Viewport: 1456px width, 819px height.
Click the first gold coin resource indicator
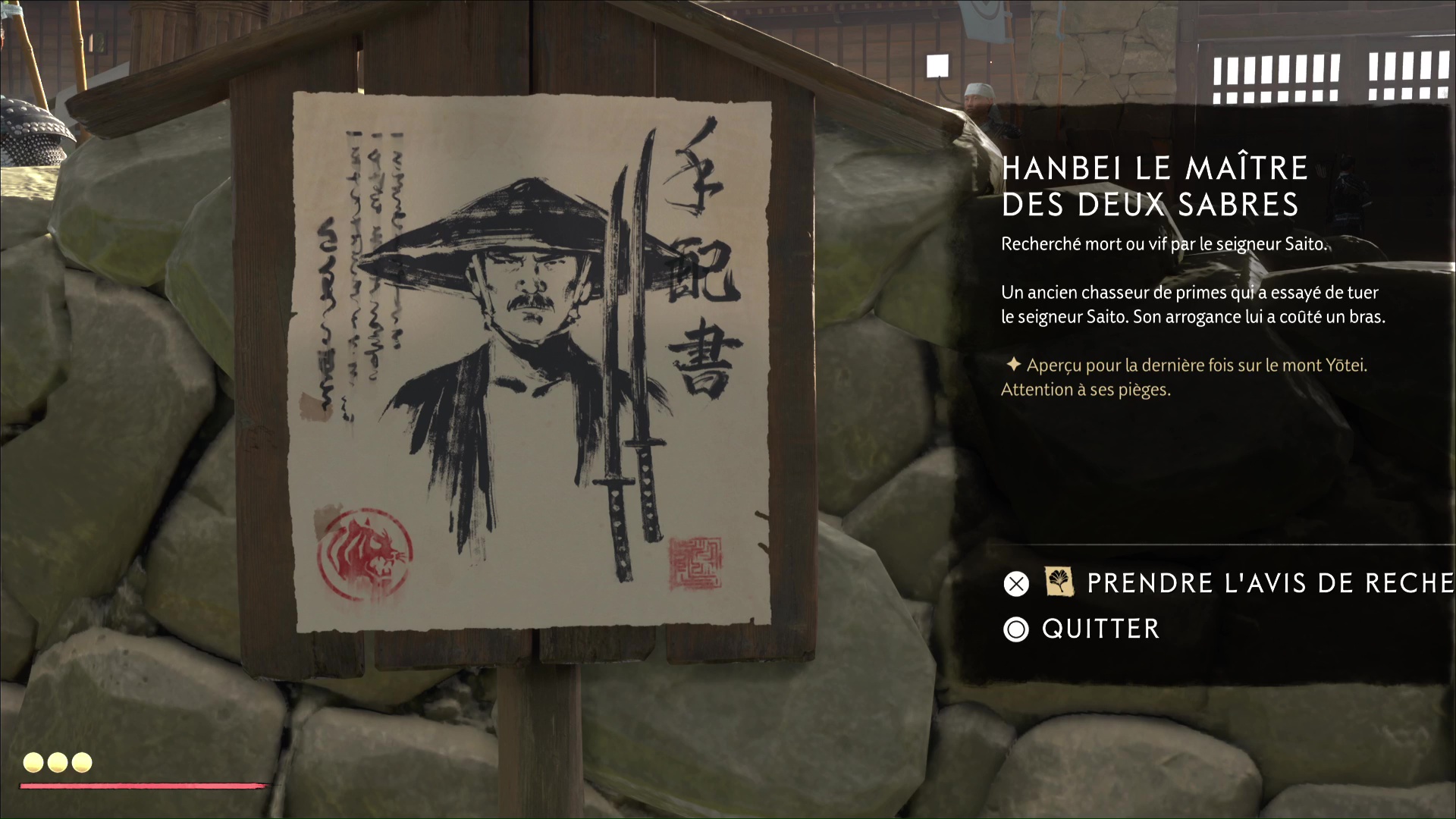[x=33, y=763]
